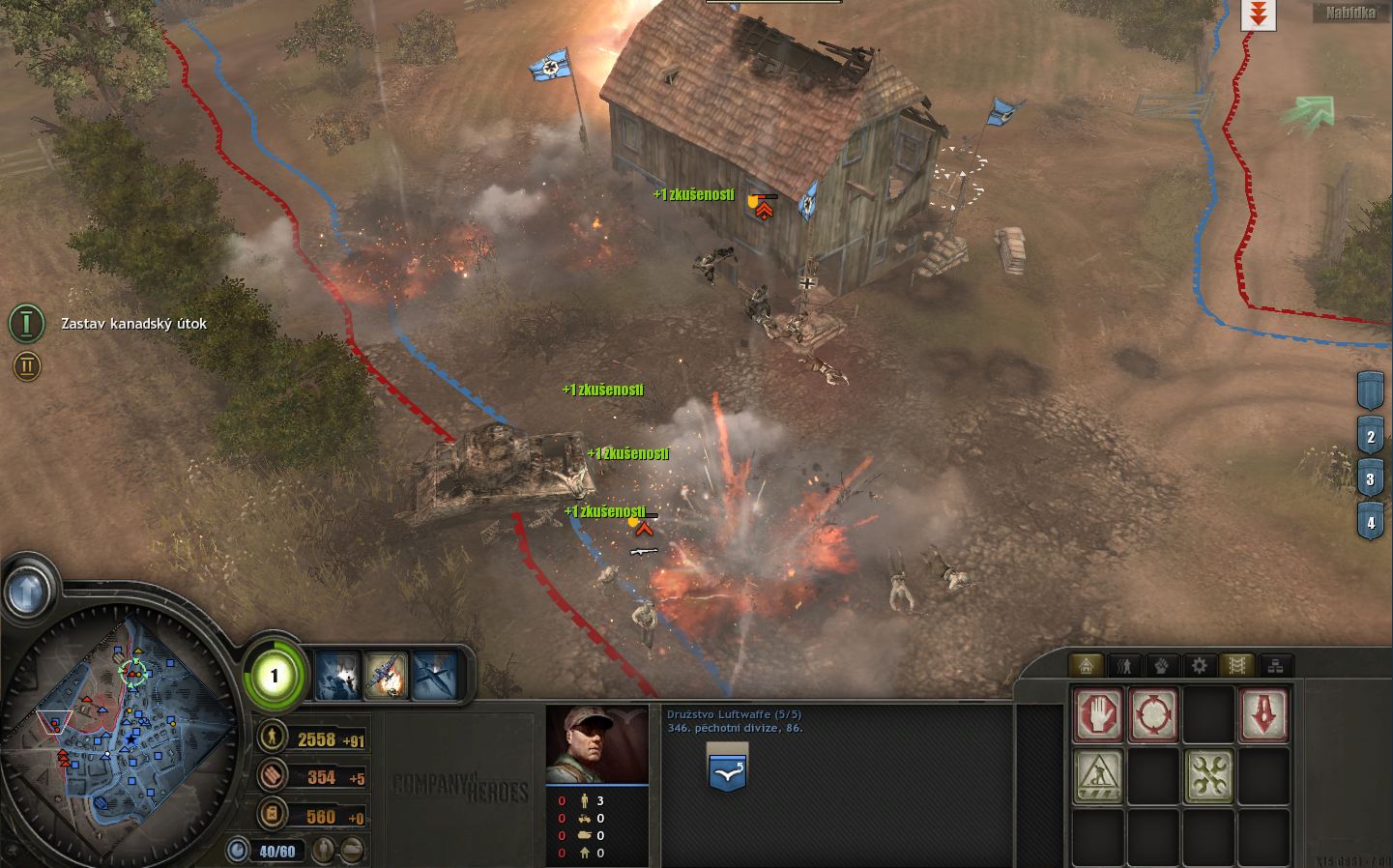Viewport: 1393px width, 868px height.
Task: Activate the red circular arrows command
Action: [1153, 714]
